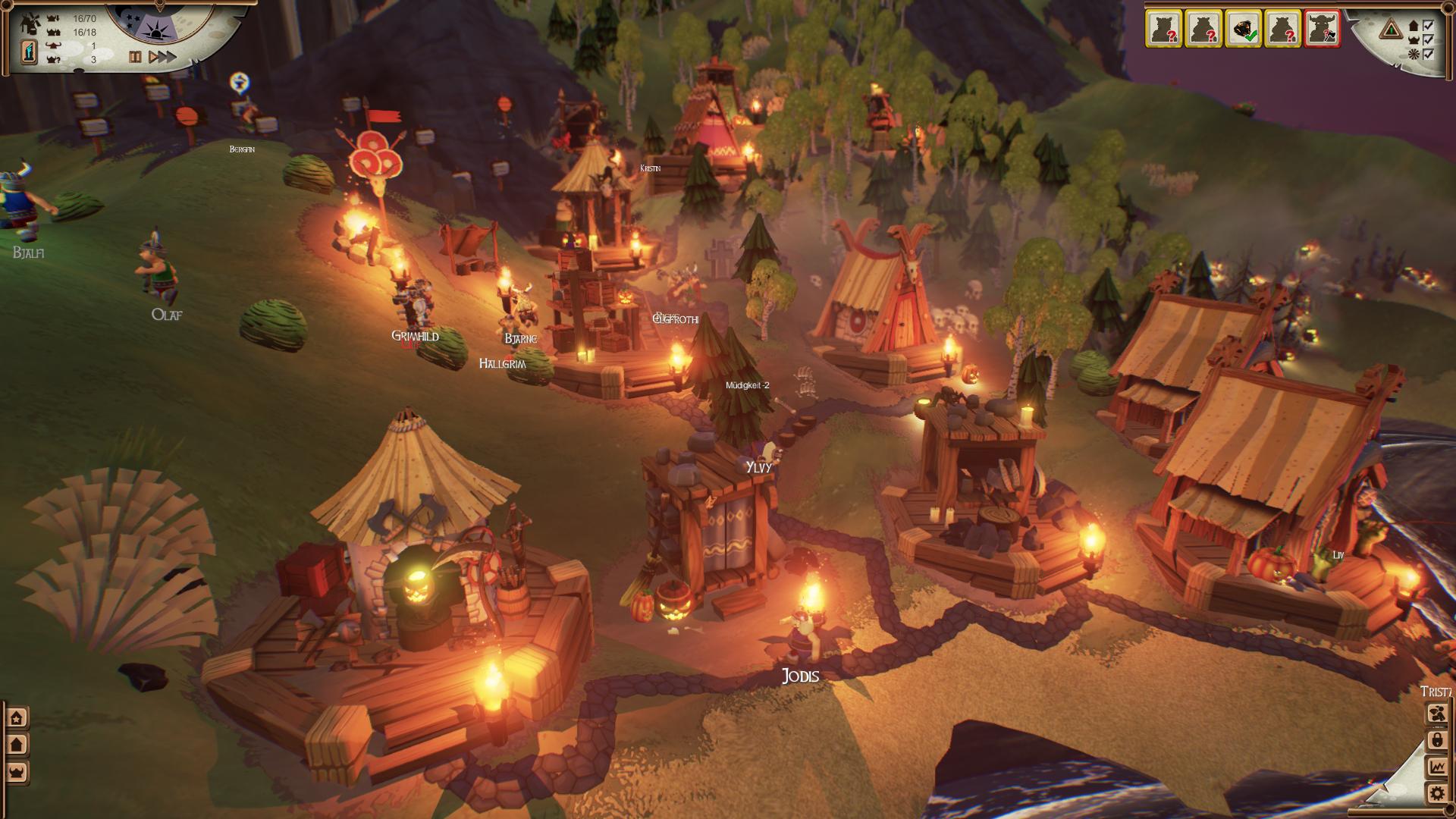
Task: Toggle the sun symbol filter checkbox
Action: (1428, 54)
